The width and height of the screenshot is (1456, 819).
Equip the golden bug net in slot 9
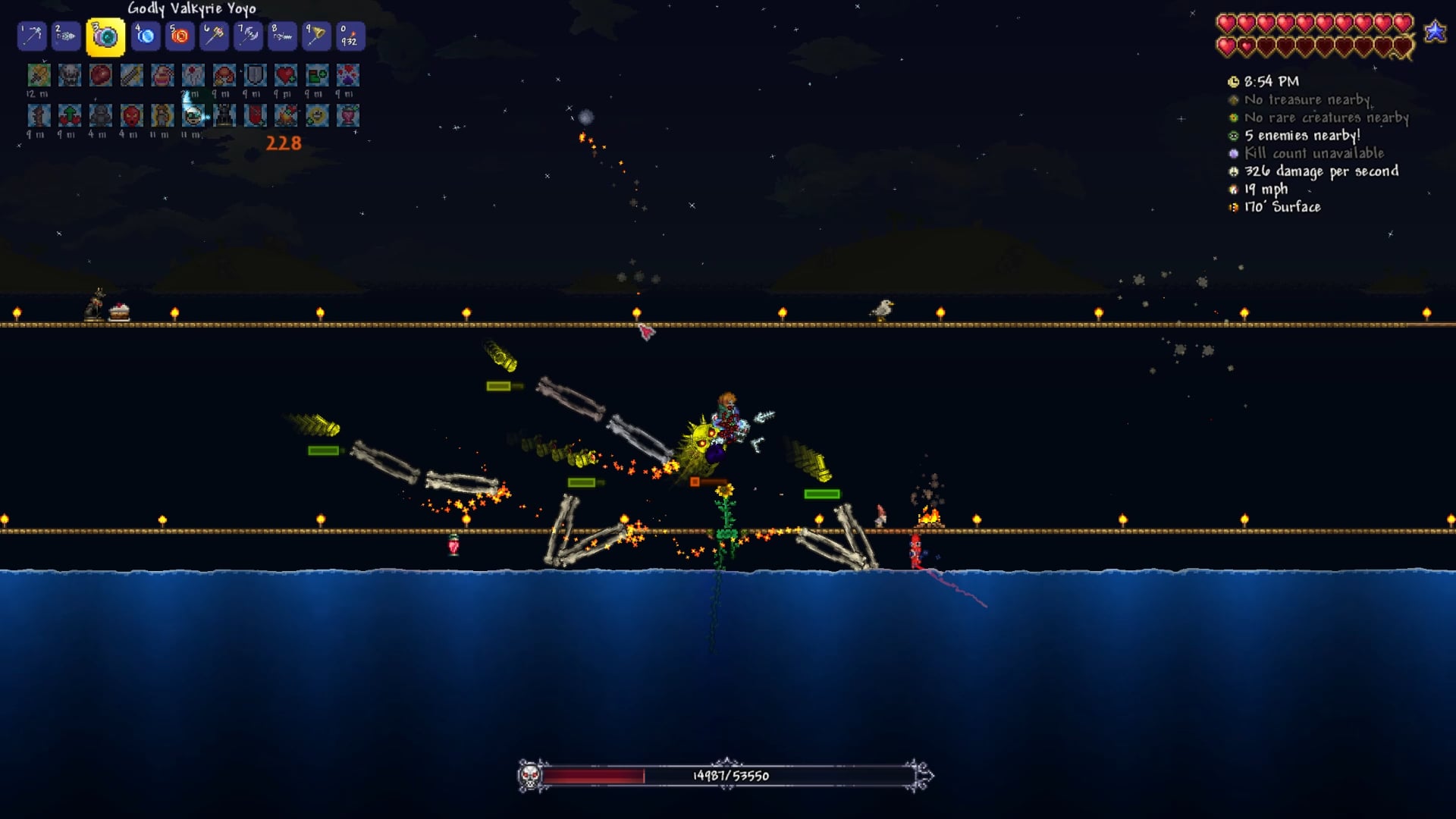(x=315, y=36)
